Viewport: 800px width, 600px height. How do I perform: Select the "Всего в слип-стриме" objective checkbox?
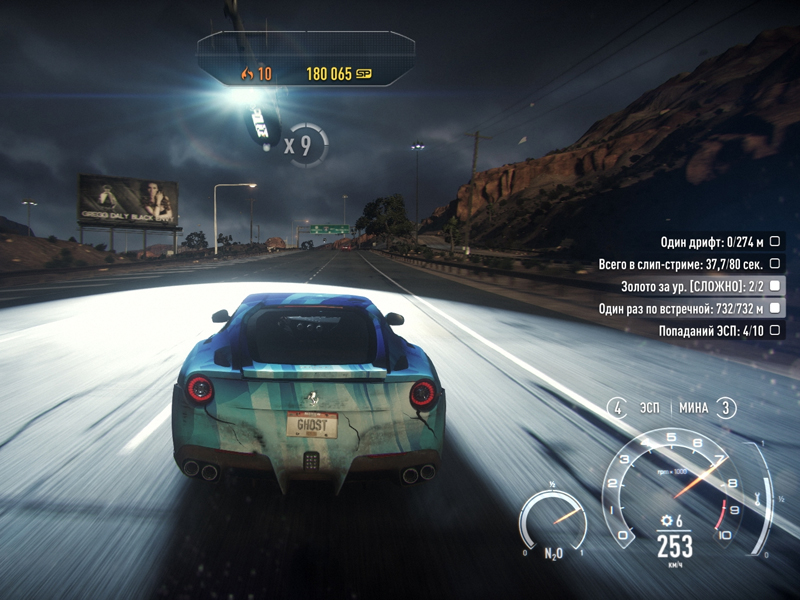tap(774, 263)
